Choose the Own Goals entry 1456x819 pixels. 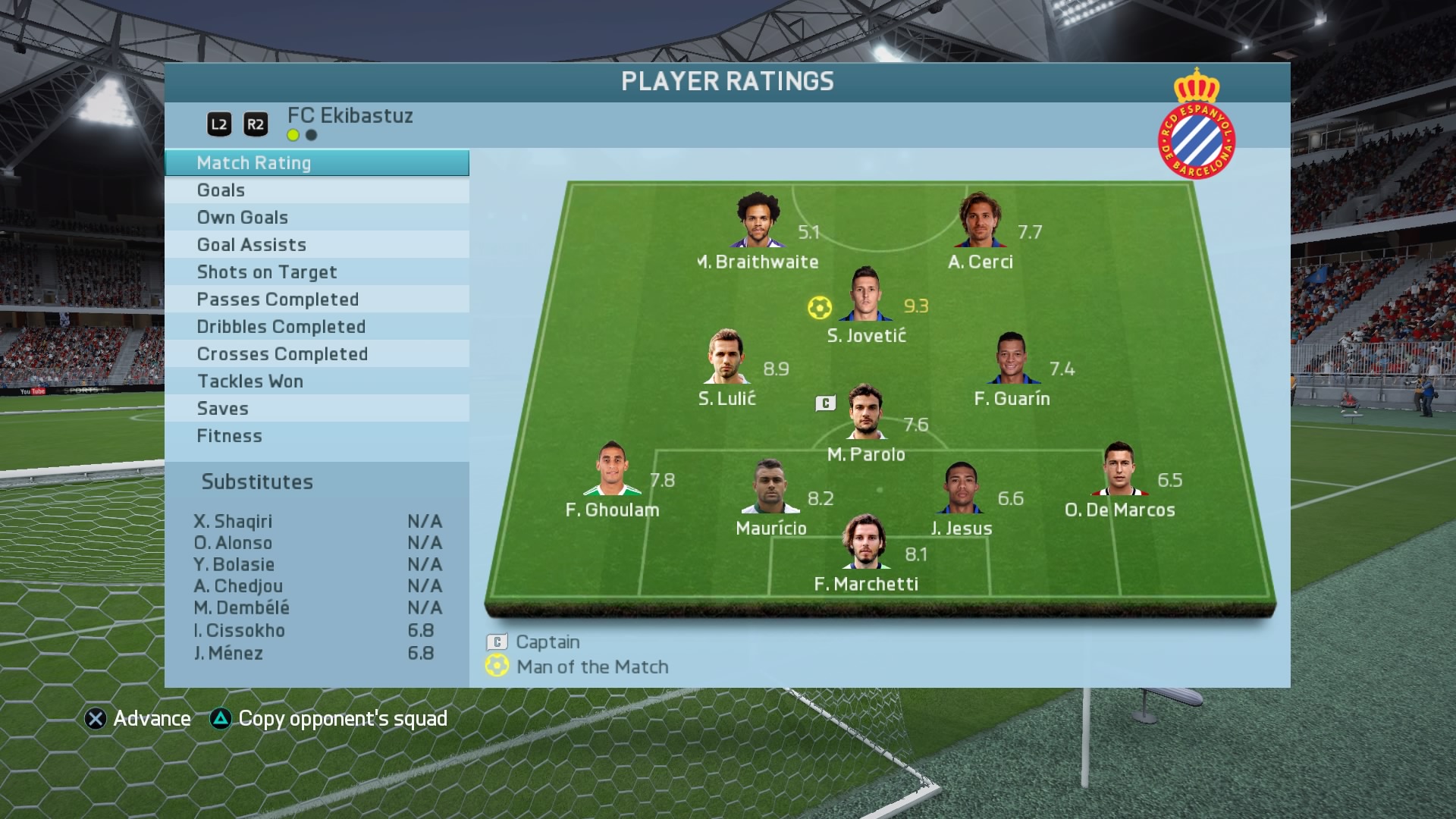[316, 218]
